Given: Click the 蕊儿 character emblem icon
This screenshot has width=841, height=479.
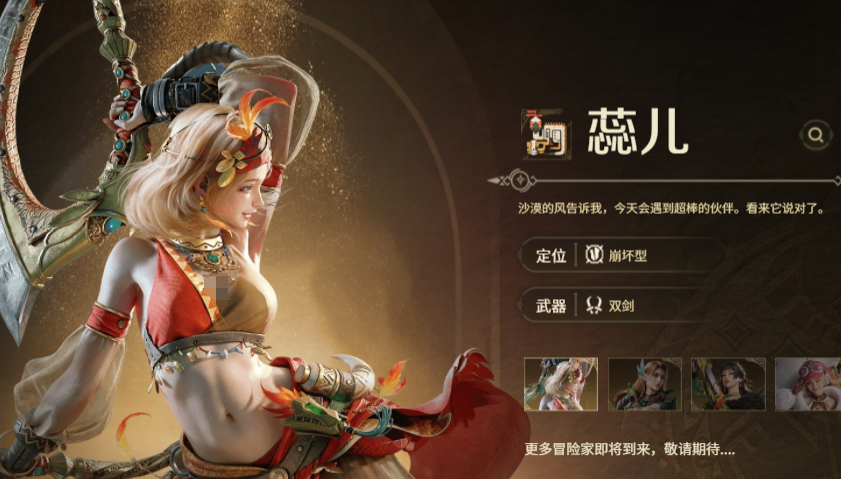Looking at the screenshot, I should click(x=546, y=134).
